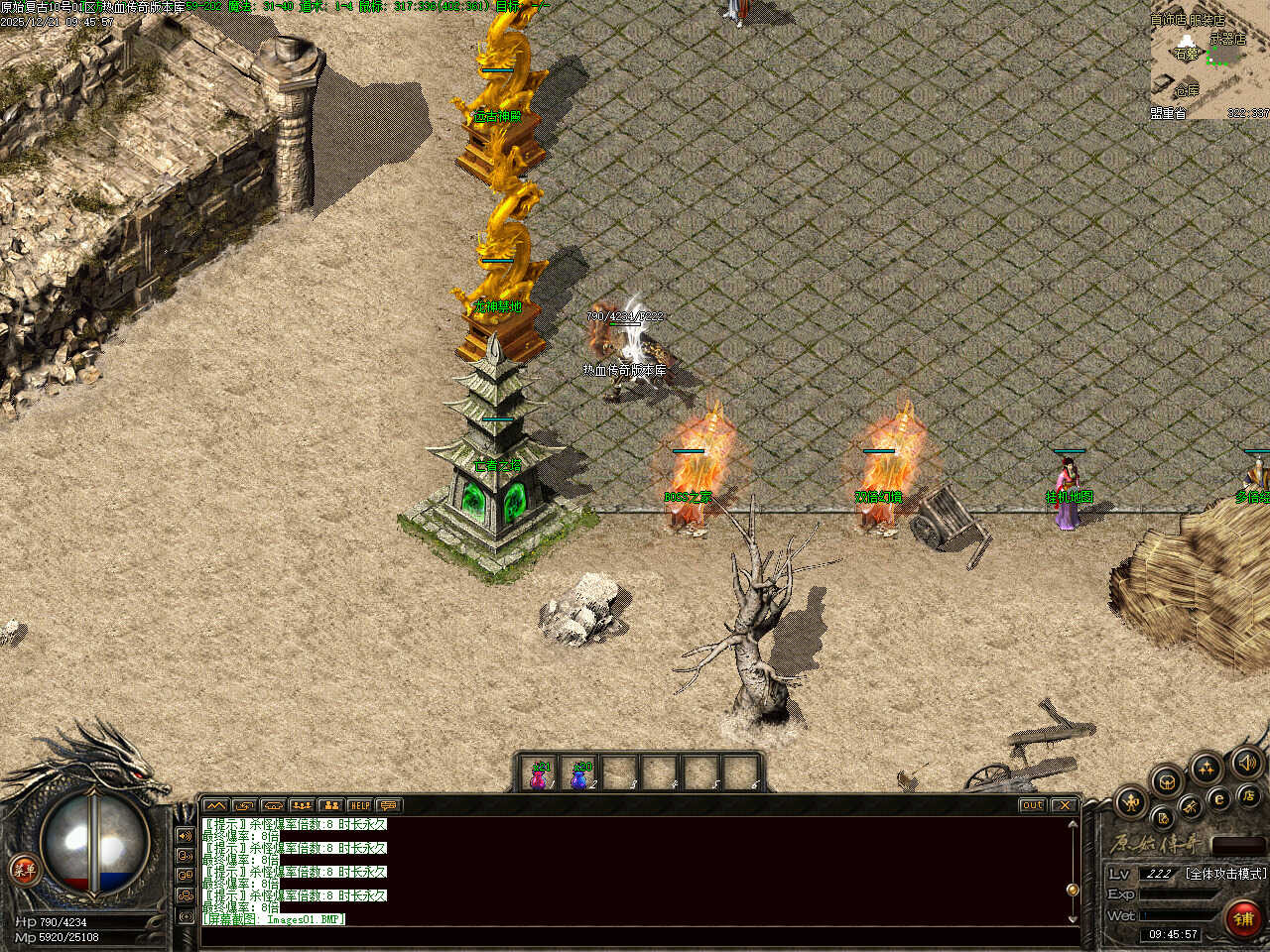This screenshot has height=952, width=1270.
Task: Toggle the [全体攻击模式] attack mode label
Action: point(1225,874)
